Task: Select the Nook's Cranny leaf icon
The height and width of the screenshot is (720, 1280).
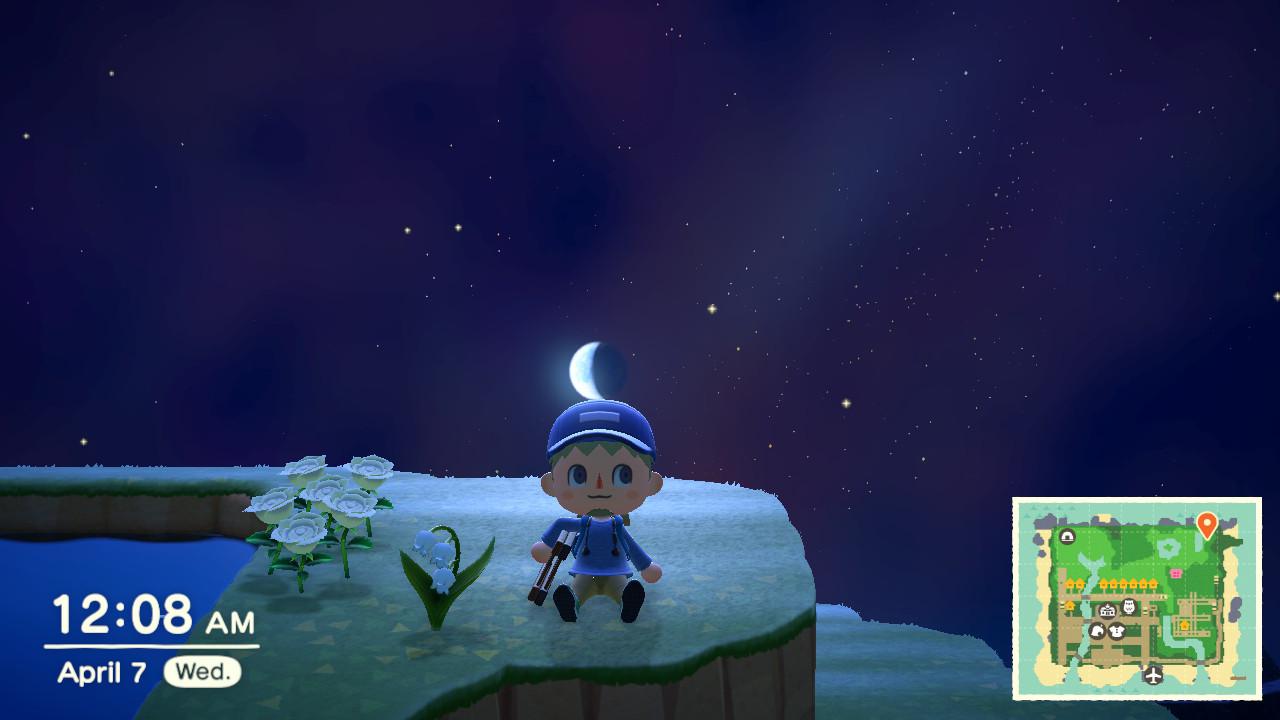Action: pyautogui.click(x=1097, y=631)
